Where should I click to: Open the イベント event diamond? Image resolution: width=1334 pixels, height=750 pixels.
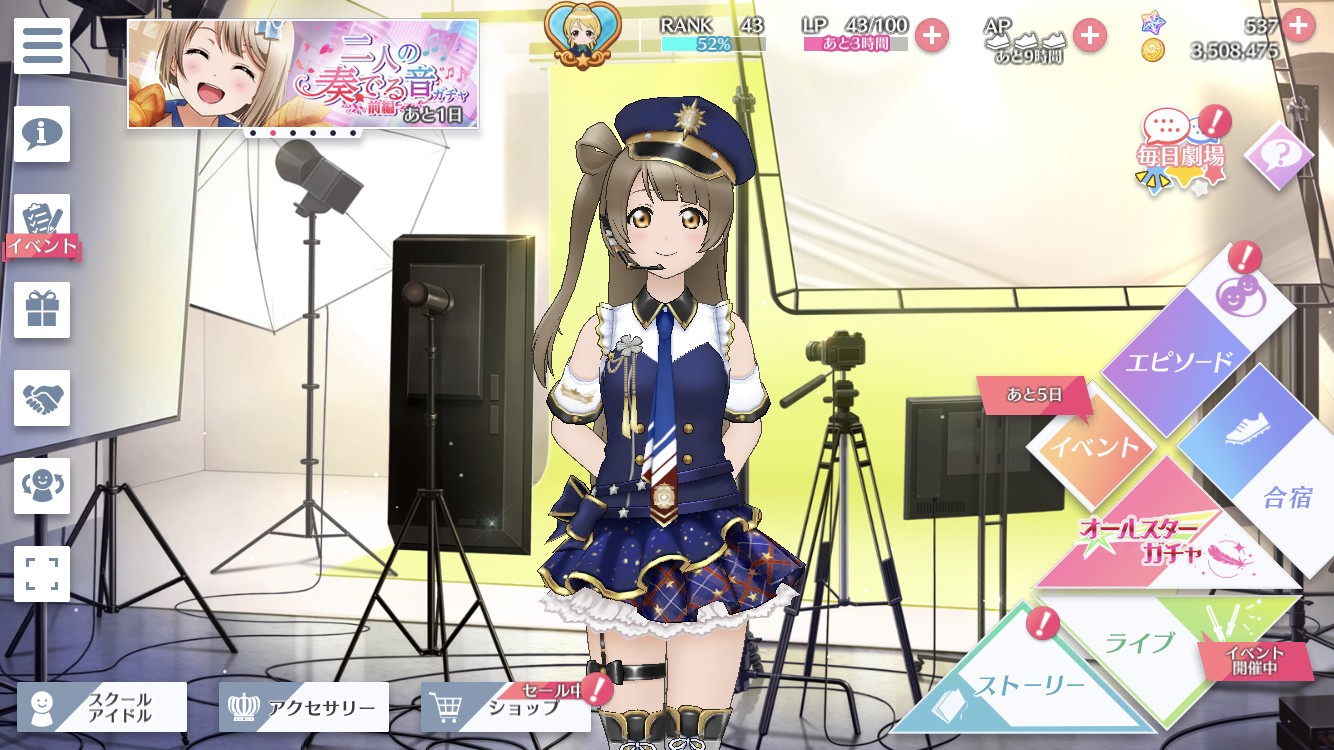click(x=1095, y=447)
